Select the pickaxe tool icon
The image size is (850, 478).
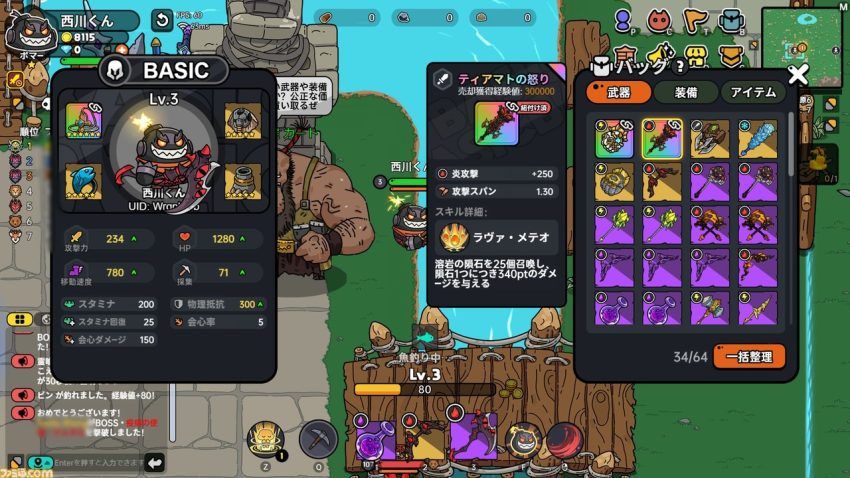point(318,437)
